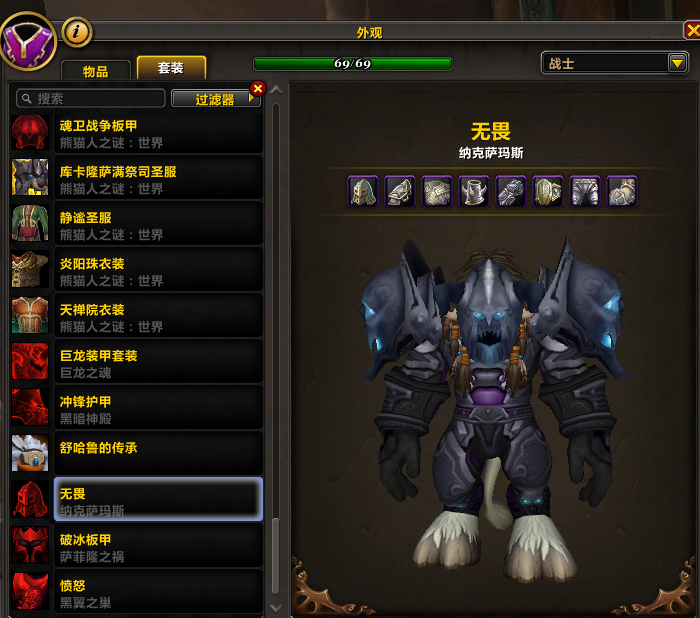Select the 冲锋护甲 set
Image resolution: width=700 pixels, height=618 pixels.
[137, 409]
